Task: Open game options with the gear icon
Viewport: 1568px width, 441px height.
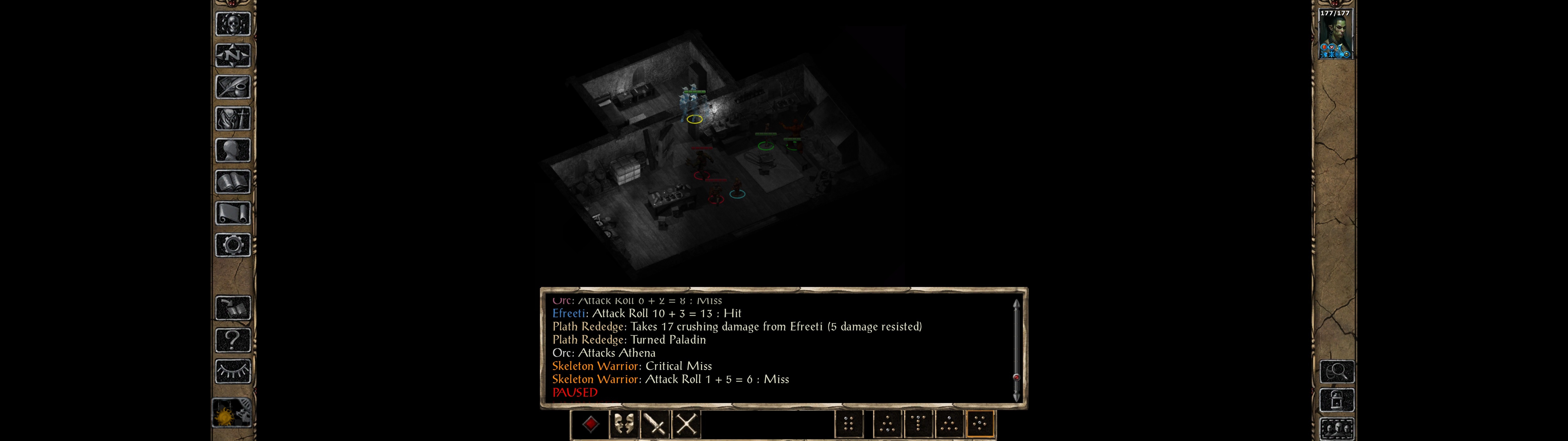Action: (x=232, y=245)
